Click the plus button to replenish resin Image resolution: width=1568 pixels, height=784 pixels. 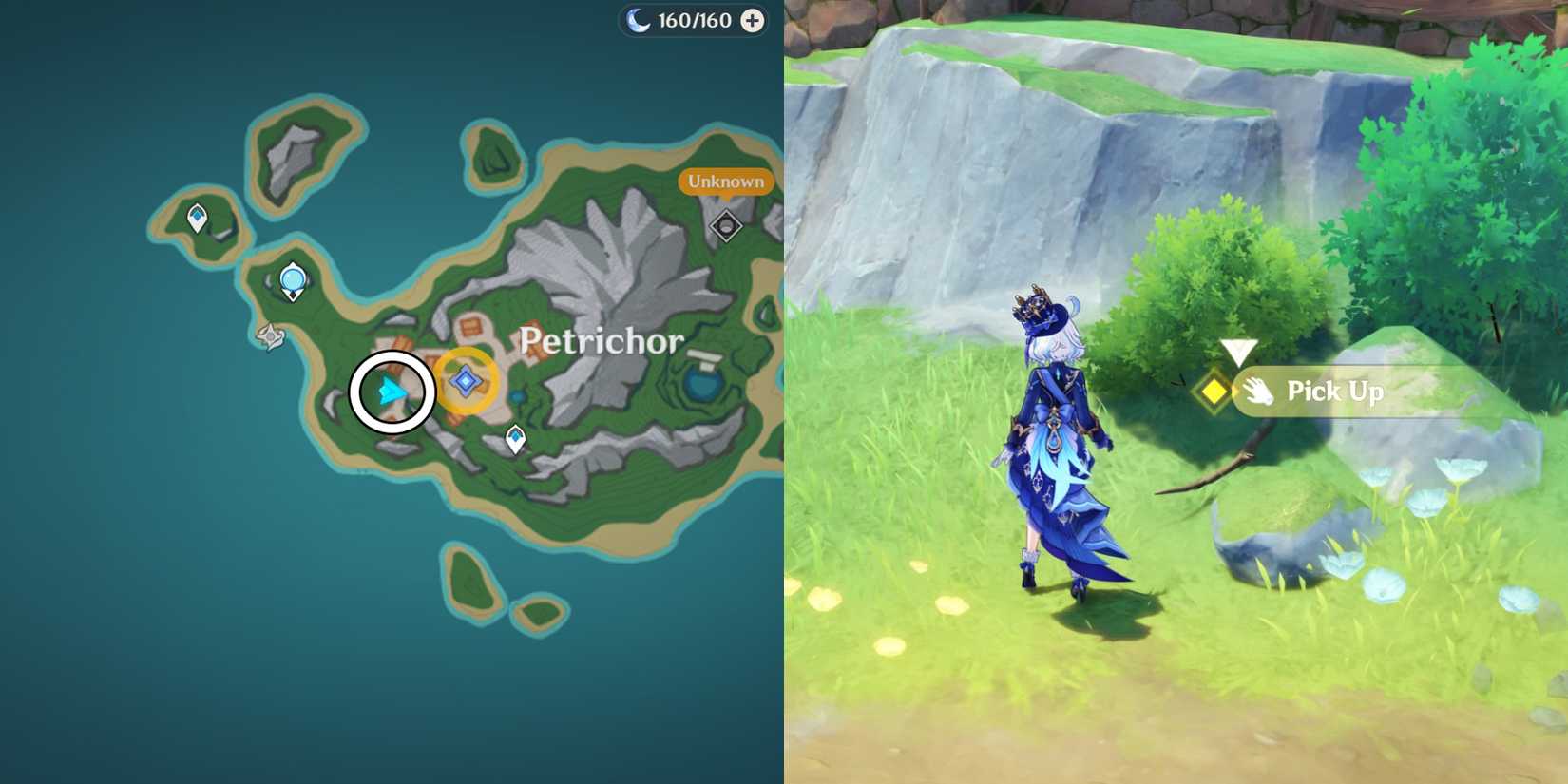click(752, 19)
